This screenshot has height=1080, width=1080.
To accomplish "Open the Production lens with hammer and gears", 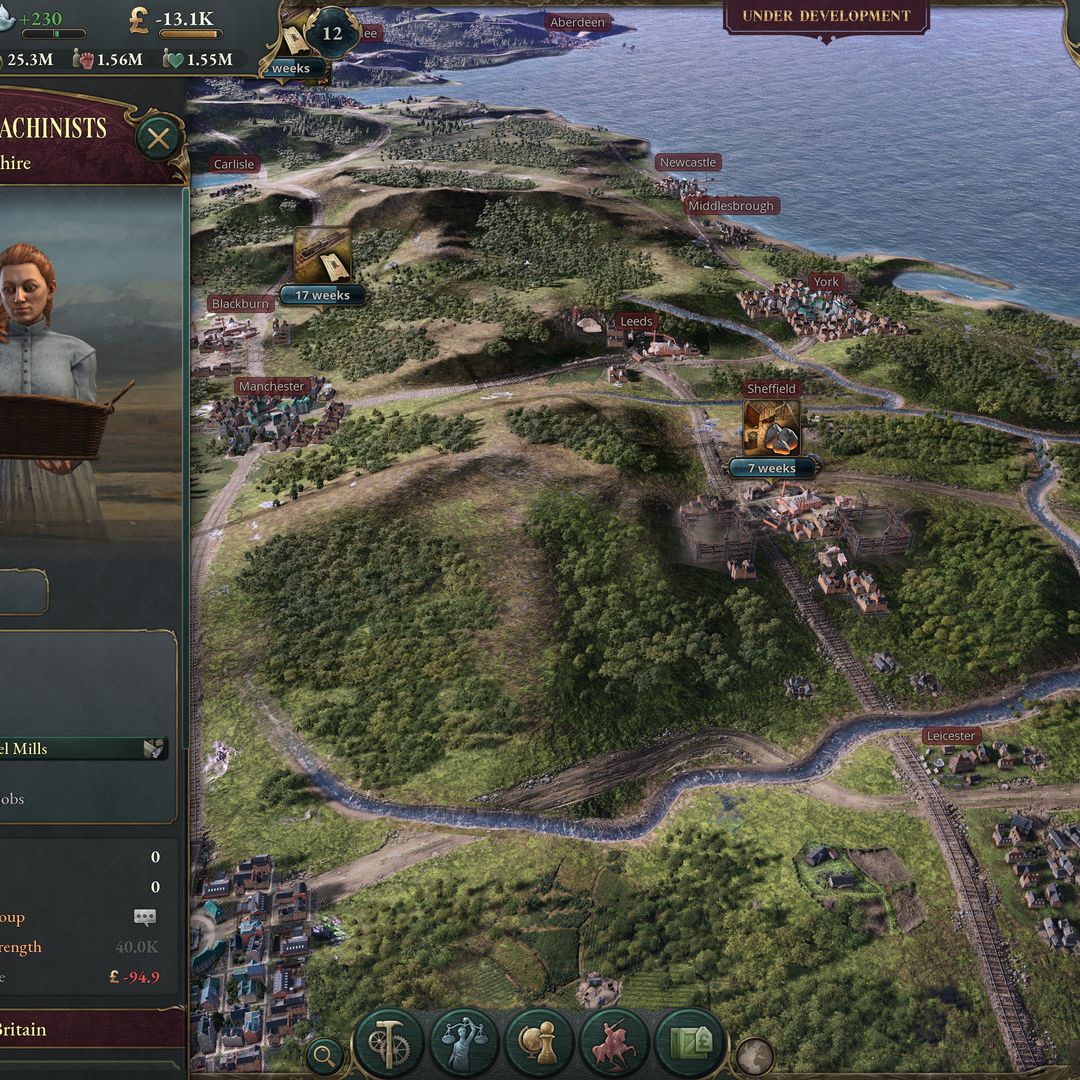I will [387, 1043].
